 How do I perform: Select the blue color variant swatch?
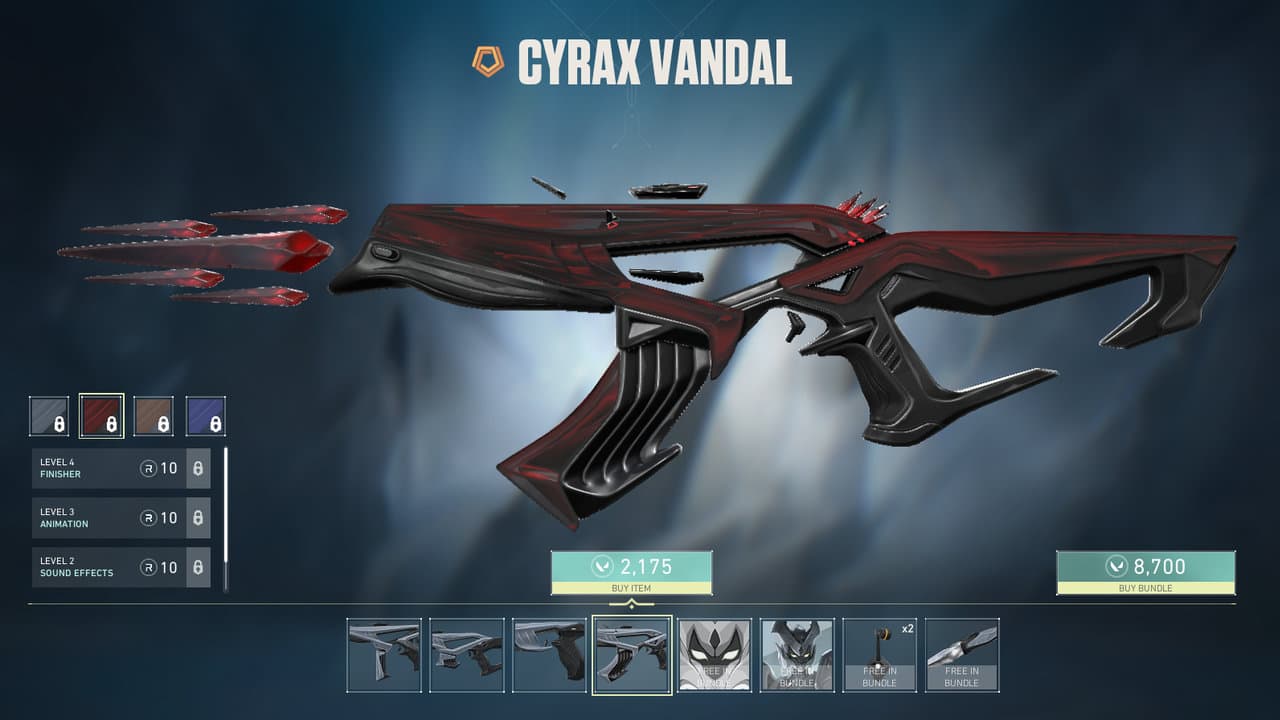click(x=205, y=416)
